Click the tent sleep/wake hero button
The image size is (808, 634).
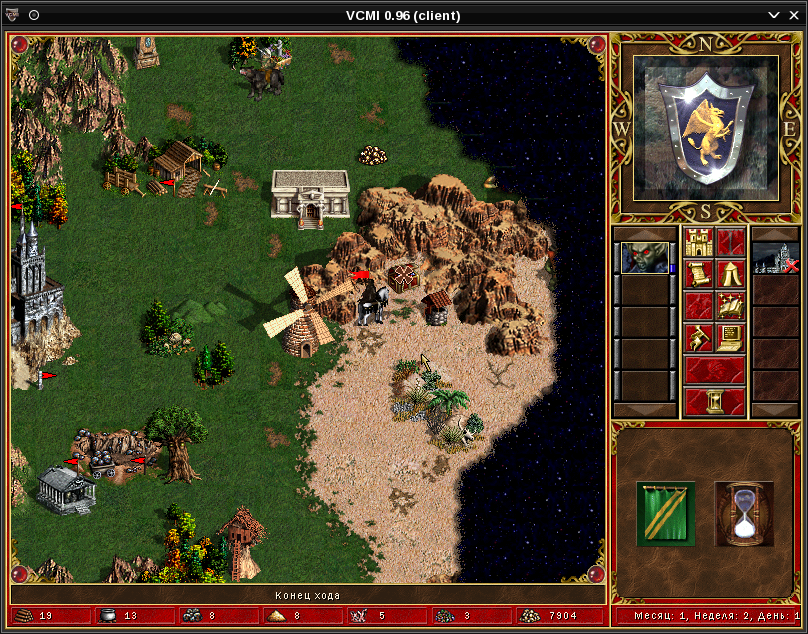[730, 274]
